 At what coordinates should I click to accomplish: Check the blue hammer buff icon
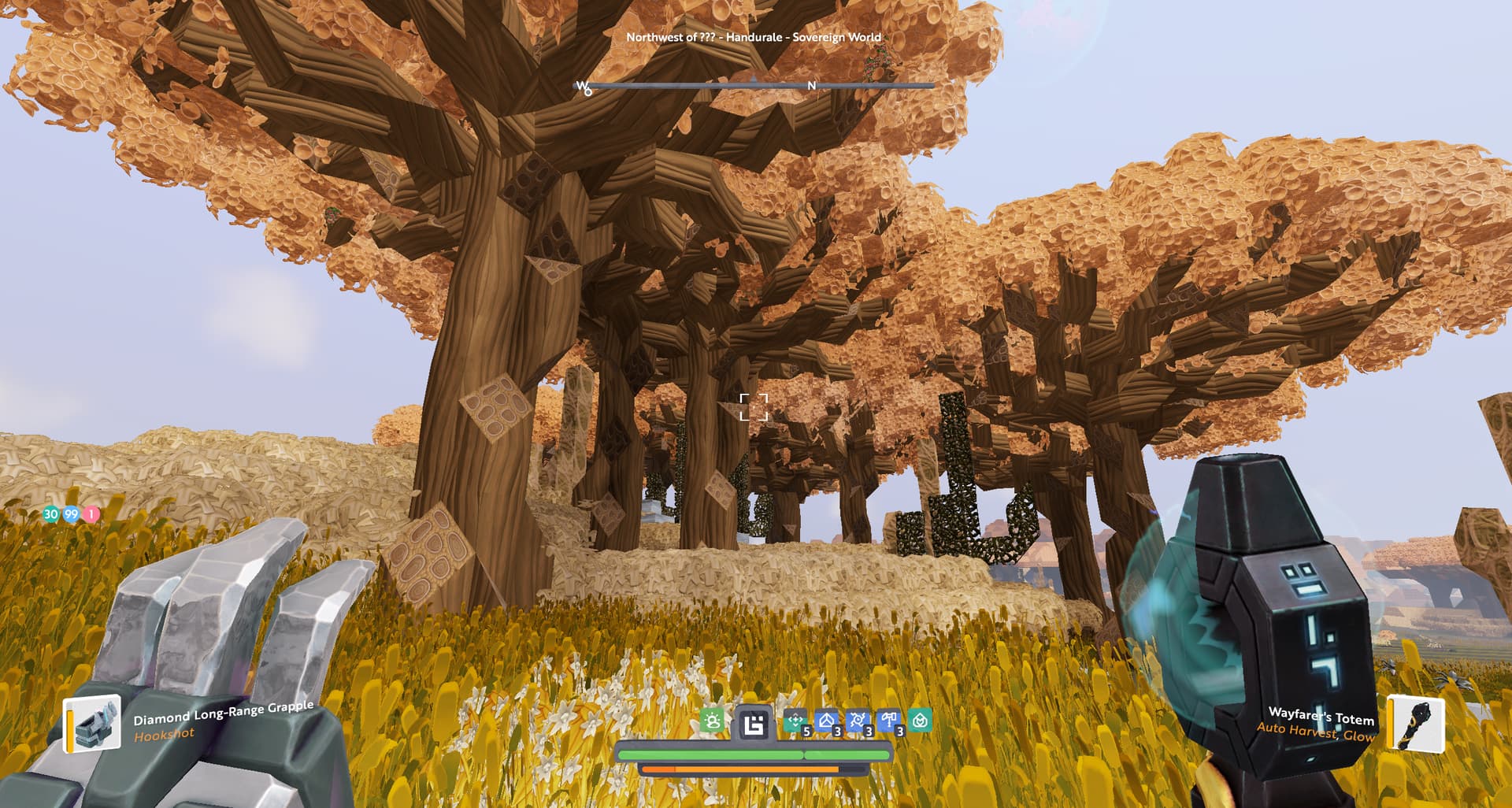(x=889, y=721)
